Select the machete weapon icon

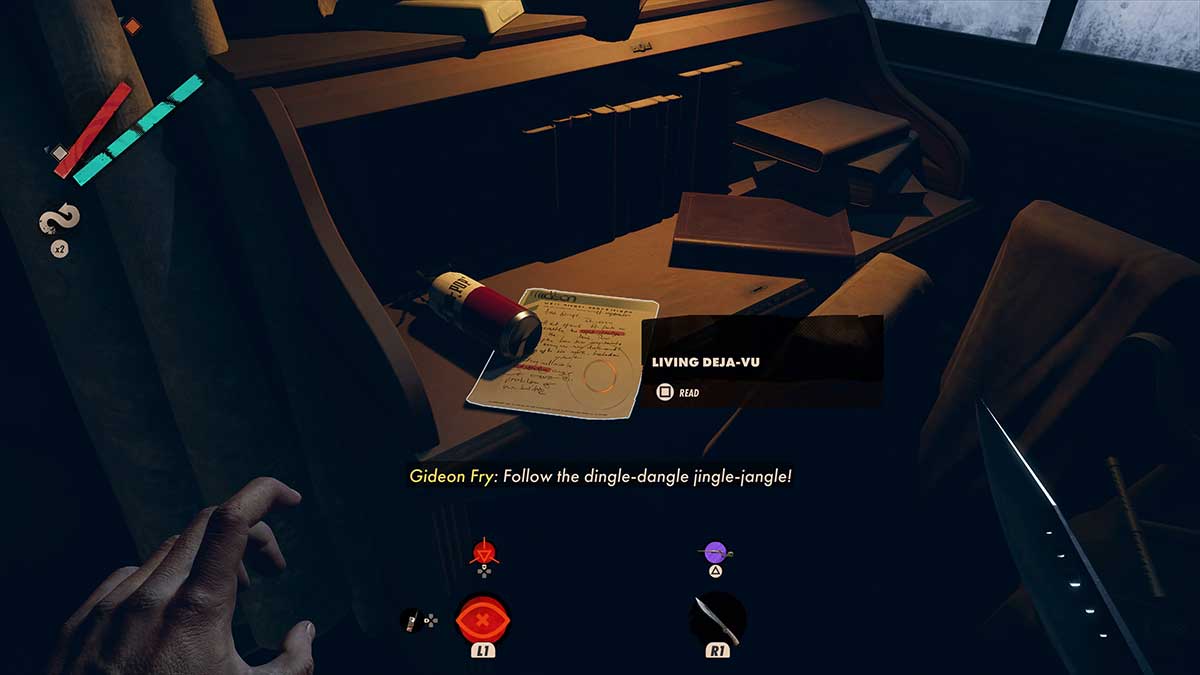[x=718, y=619]
